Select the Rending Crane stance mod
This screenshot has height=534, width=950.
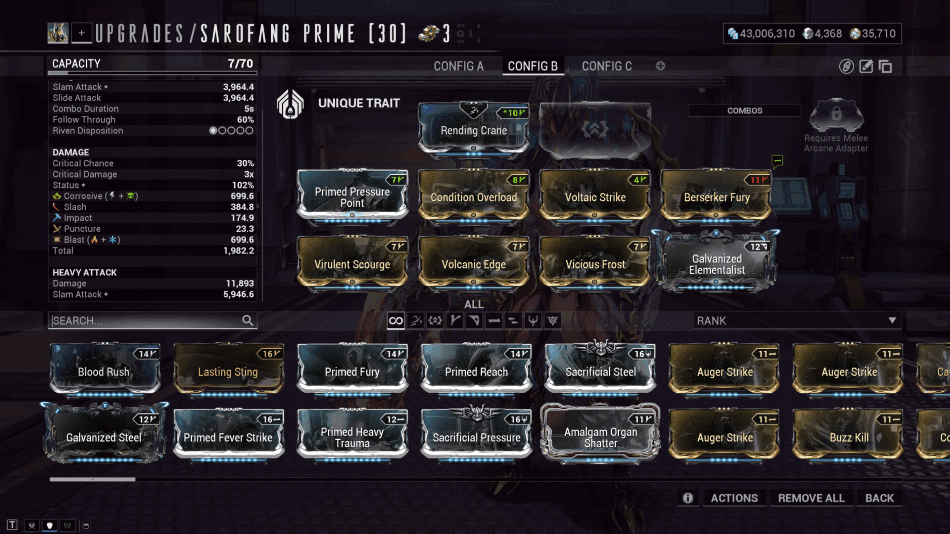coord(473,128)
